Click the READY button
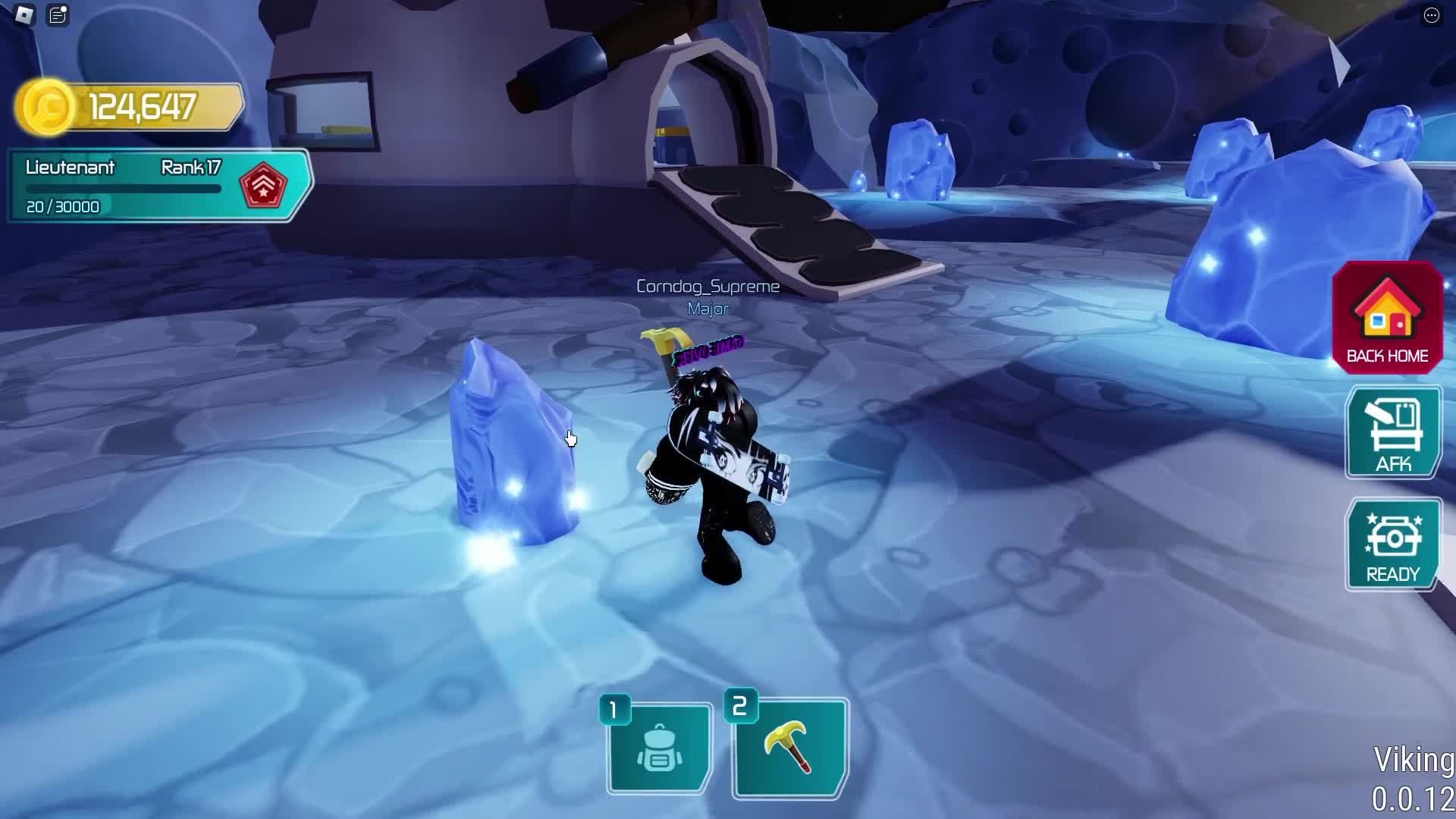This screenshot has height=819, width=1456. pos(1393,544)
